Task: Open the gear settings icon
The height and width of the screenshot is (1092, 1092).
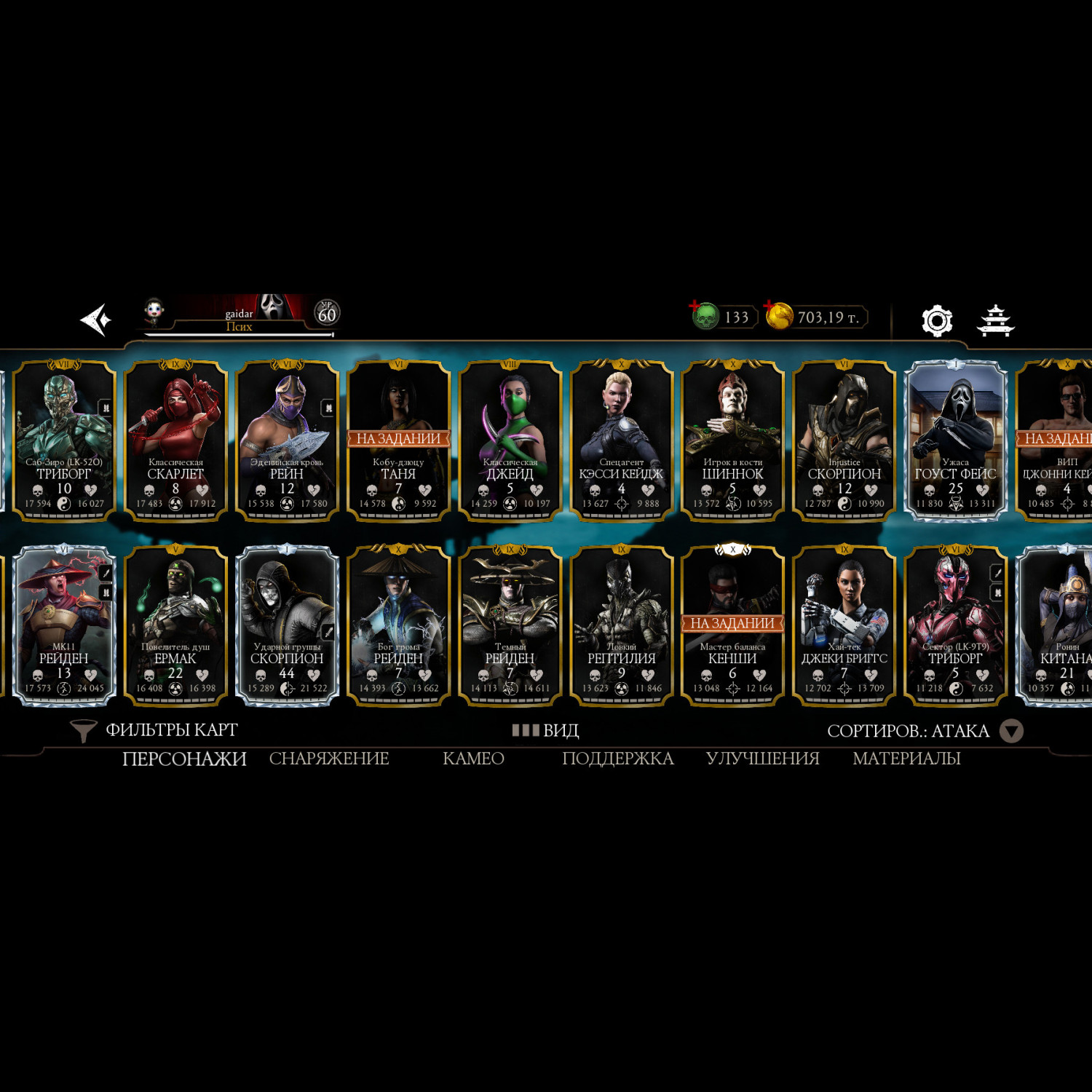Action: (936, 320)
